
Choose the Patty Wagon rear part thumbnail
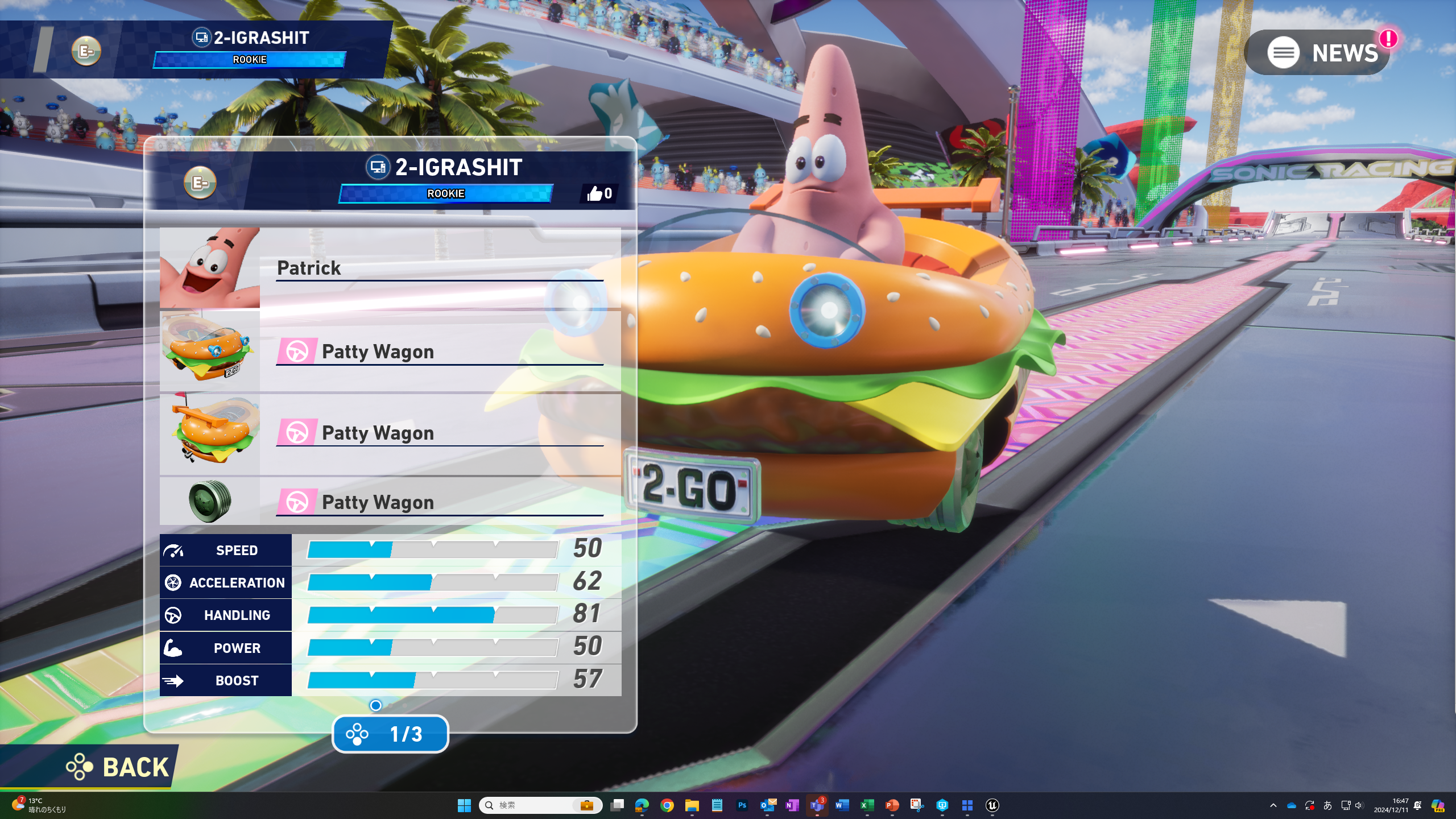210,433
